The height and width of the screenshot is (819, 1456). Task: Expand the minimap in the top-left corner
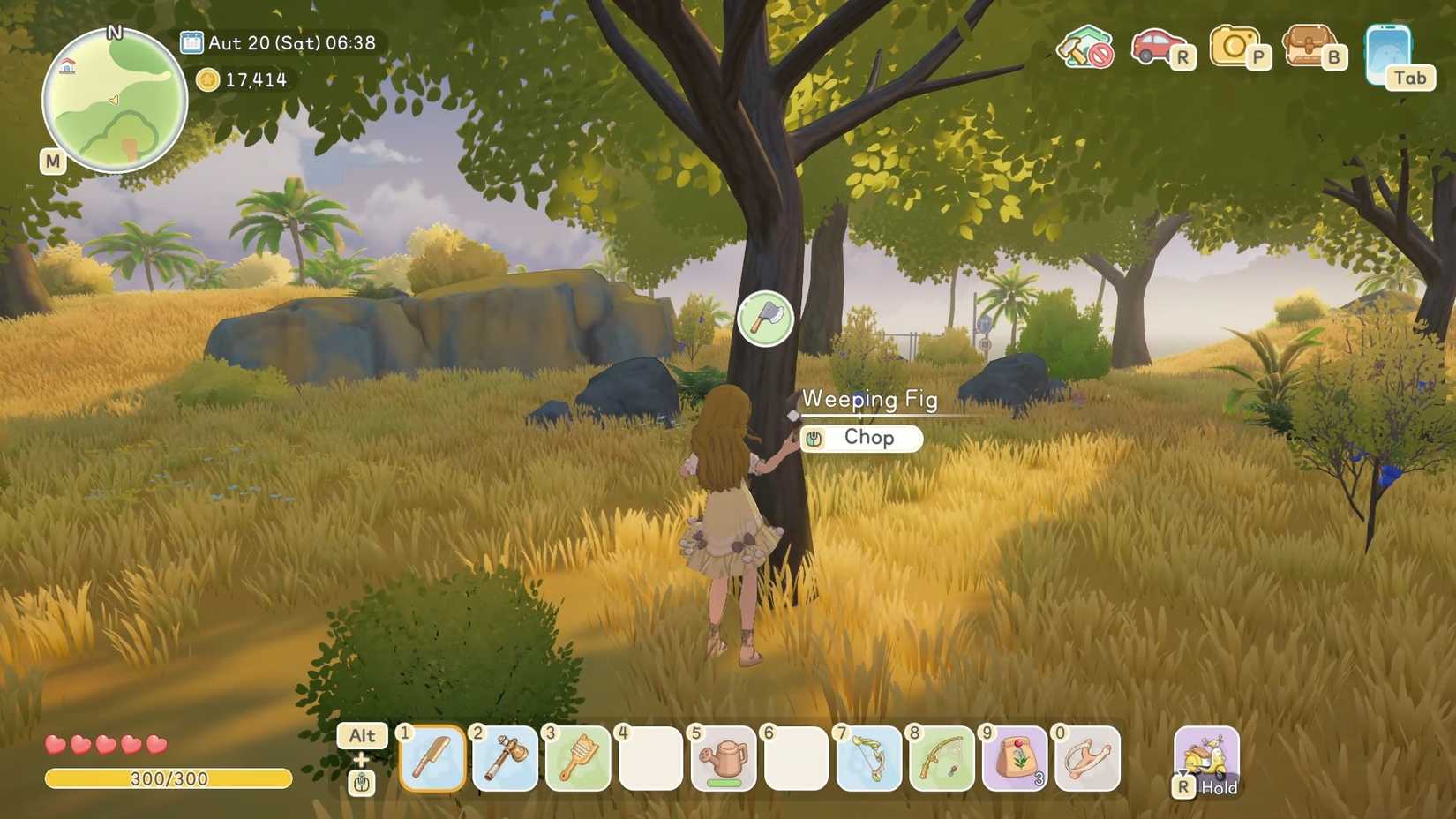pyautogui.click(x=113, y=101)
